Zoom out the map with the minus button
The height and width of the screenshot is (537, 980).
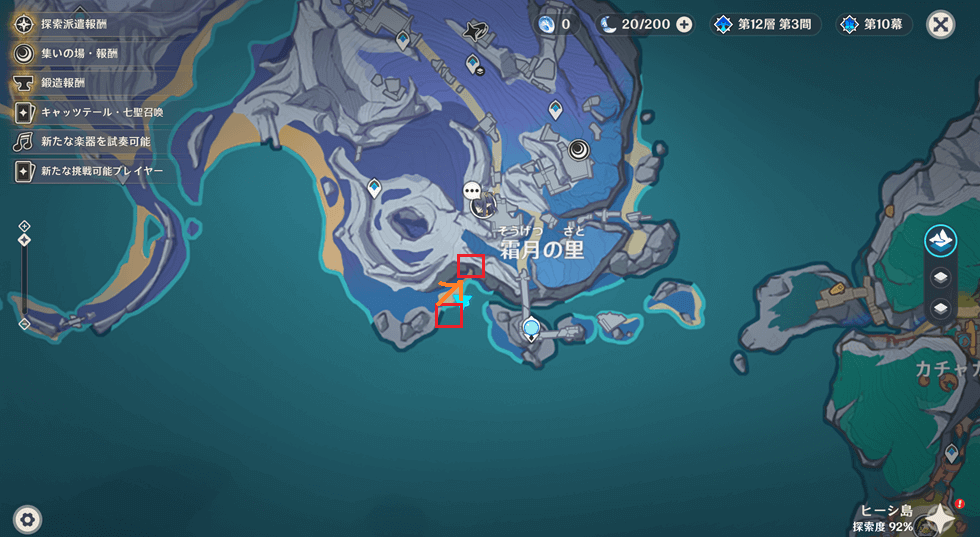(x=24, y=324)
